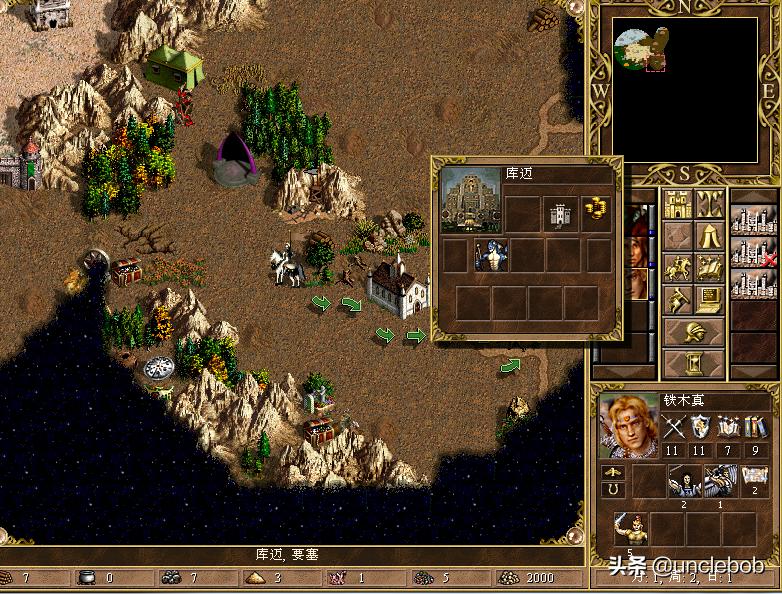Move hero using the horseman button
This screenshot has width=782, height=594.
[x=678, y=268]
